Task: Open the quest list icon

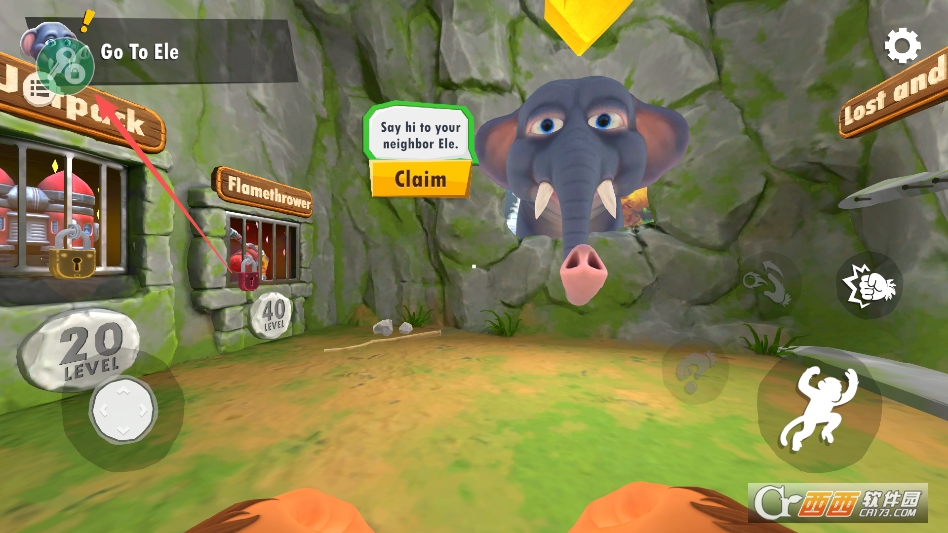Action: (x=40, y=91)
